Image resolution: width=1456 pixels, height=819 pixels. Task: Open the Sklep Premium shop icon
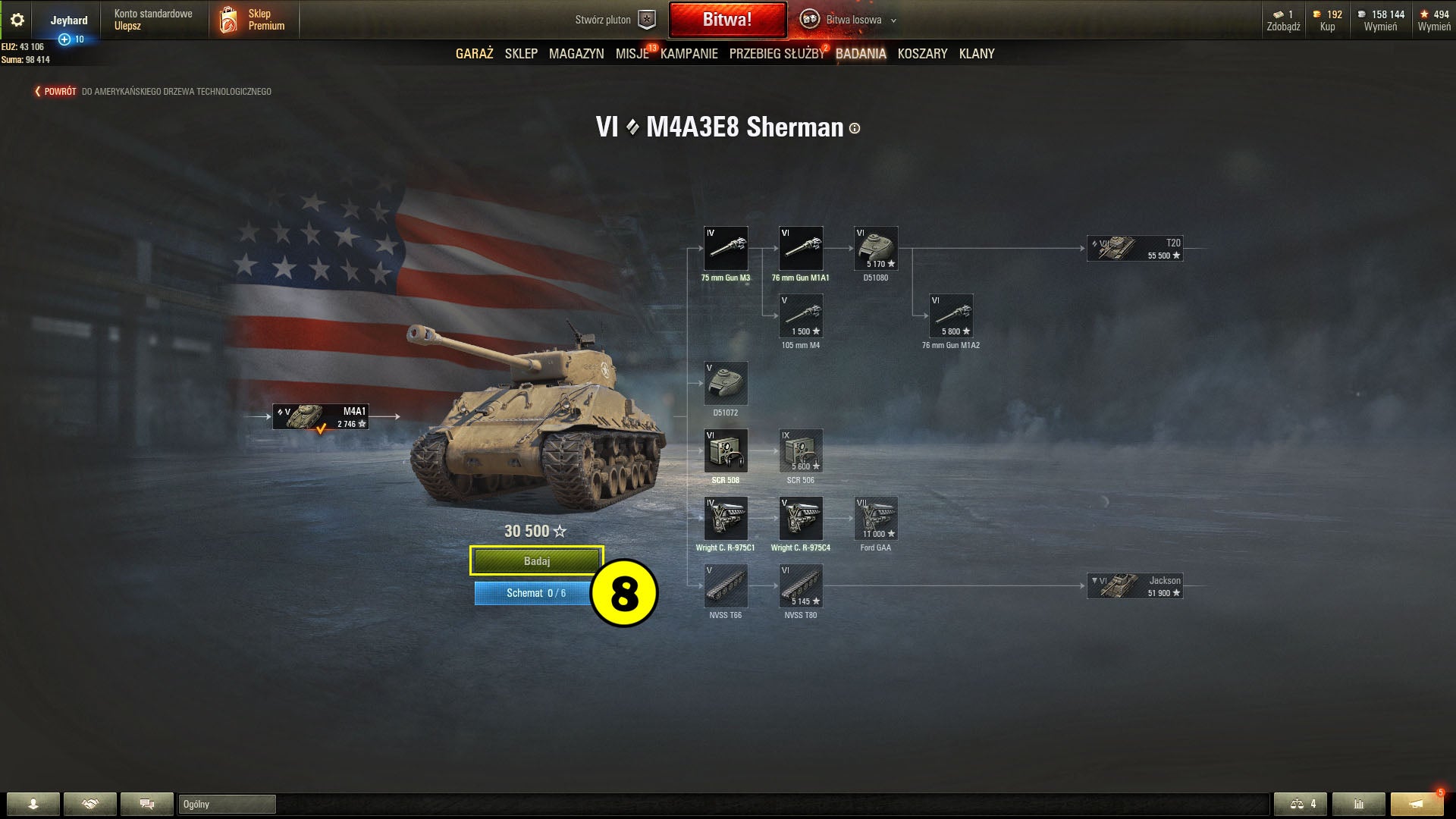pyautogui.click(x=227, y=19)
